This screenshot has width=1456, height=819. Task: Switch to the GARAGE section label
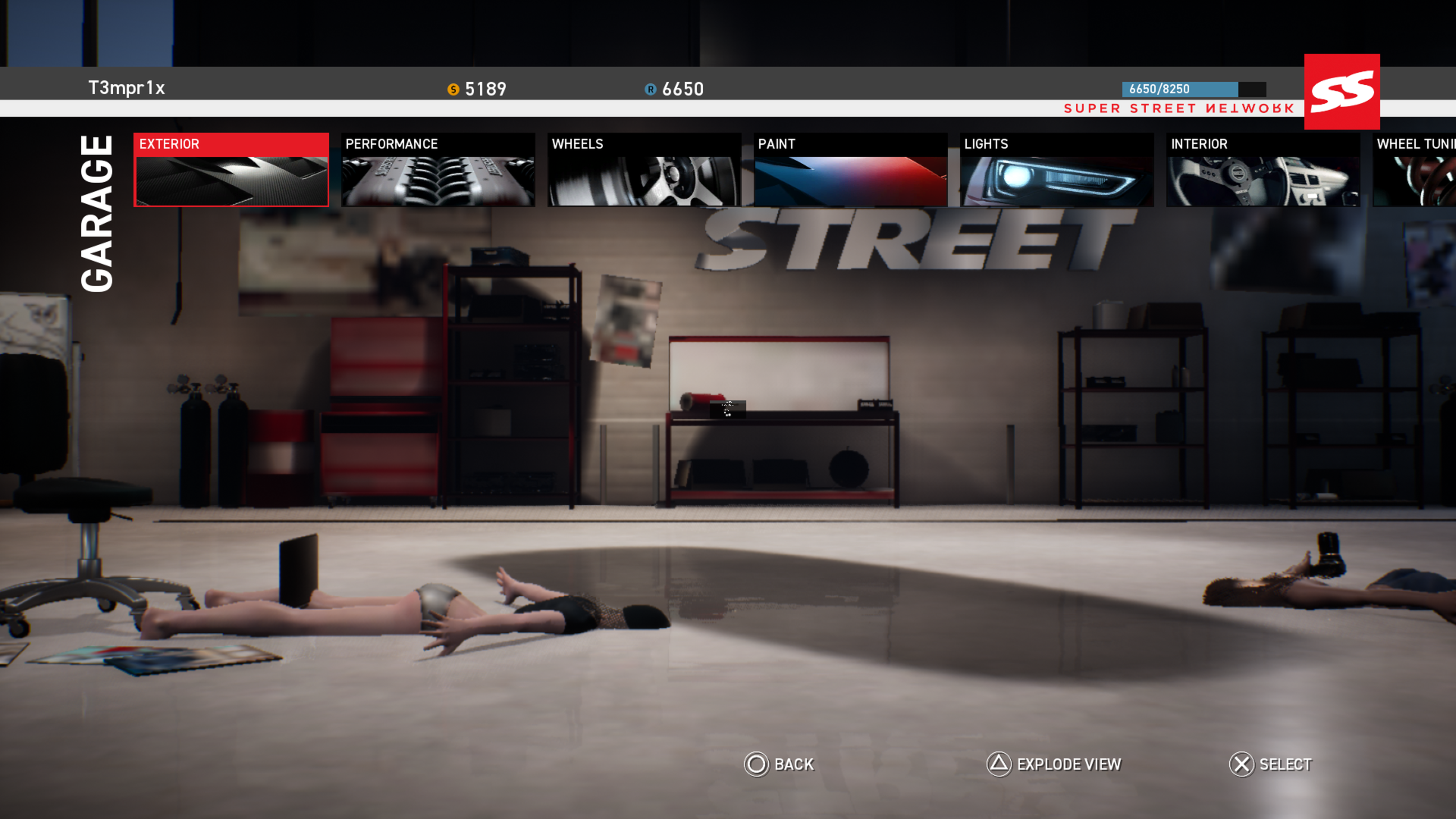96,212
